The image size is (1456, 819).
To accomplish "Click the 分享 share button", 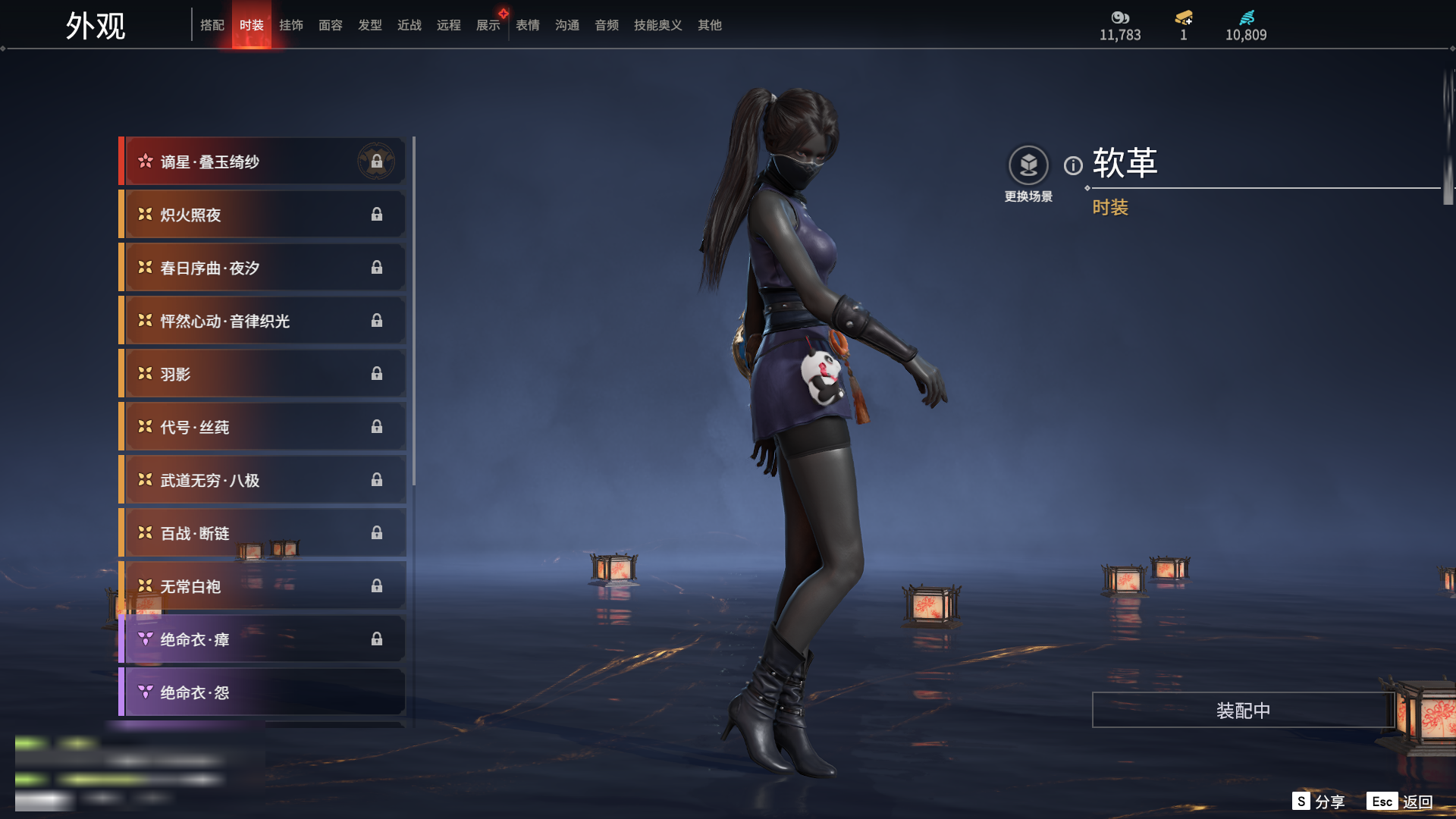I will [1319, 802].
